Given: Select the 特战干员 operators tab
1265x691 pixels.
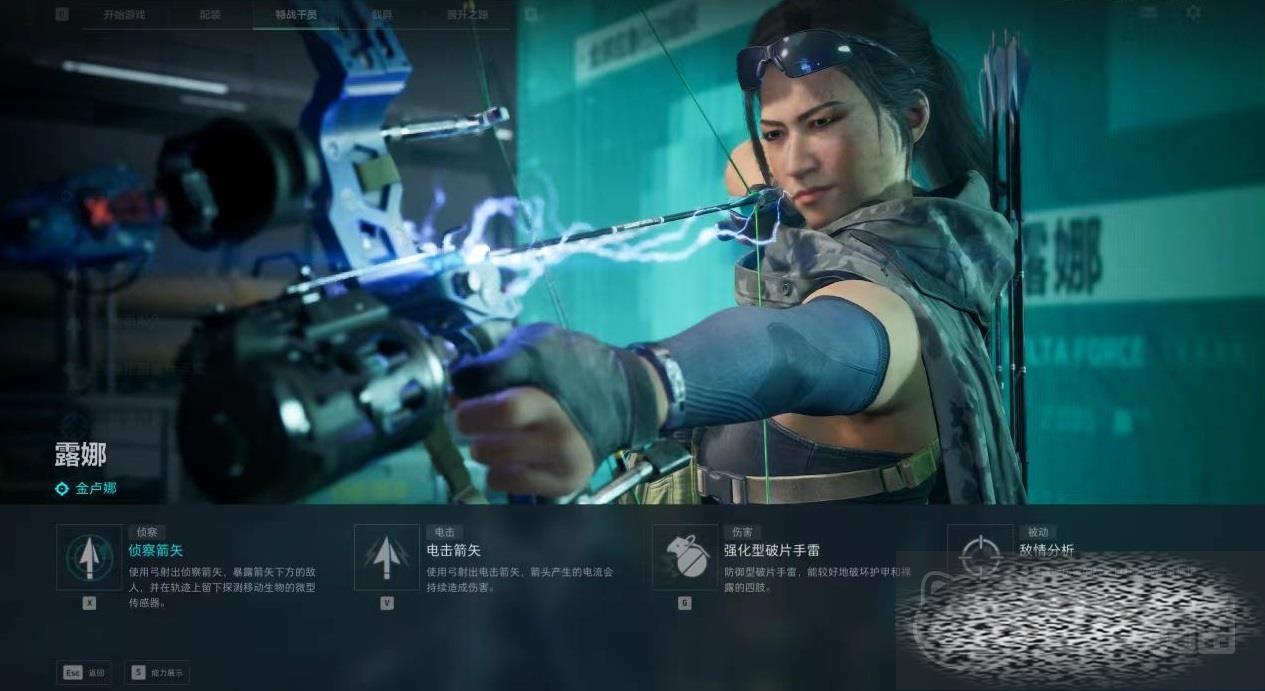Looking at the screenshot, I should [296, 15].
